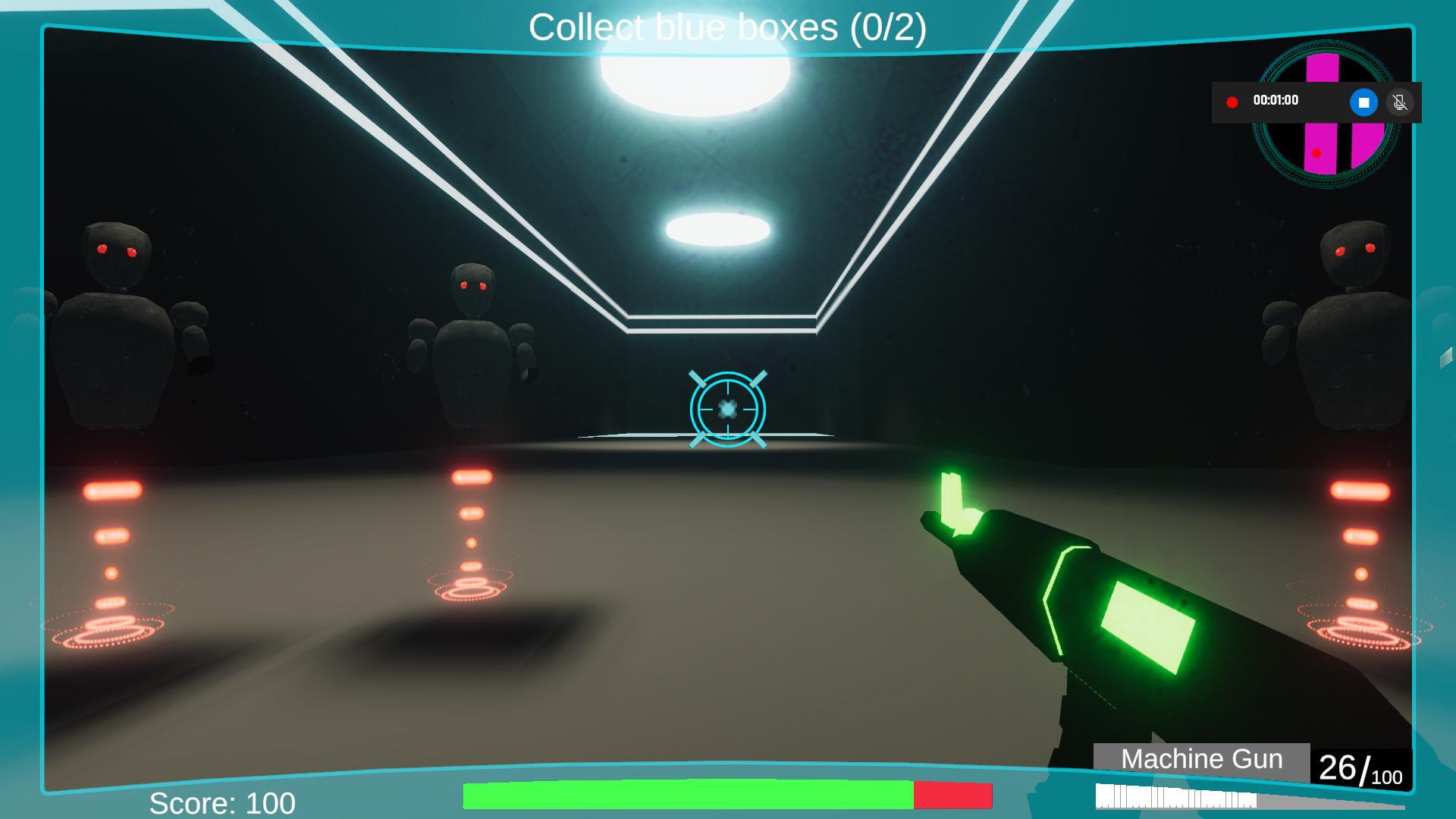The height and width of the screenshot is (819, 1456).
Task: Toggle recording off via the blue stop control
Action: (1363, 101)
